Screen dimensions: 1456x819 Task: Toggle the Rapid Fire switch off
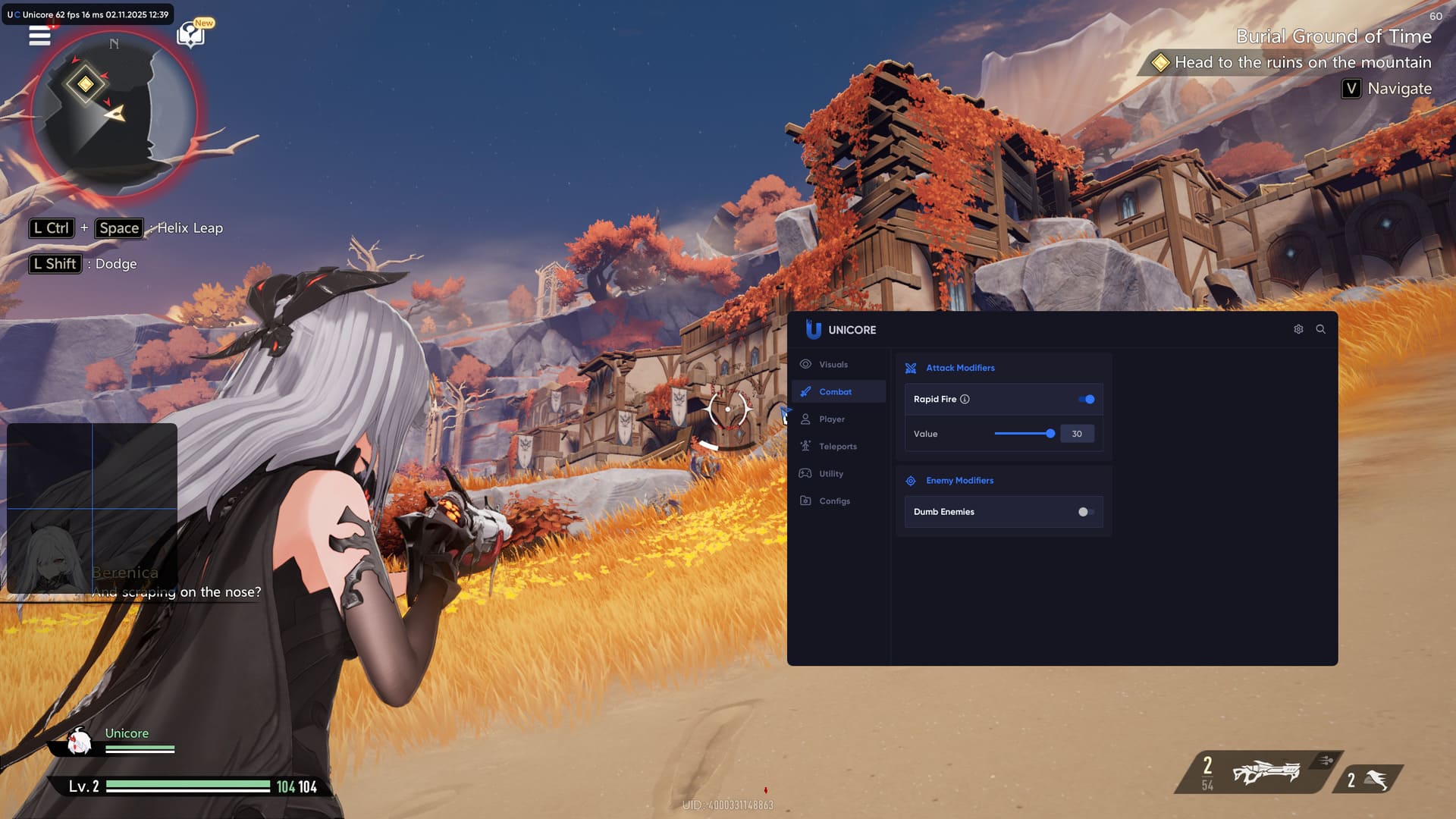click(1087, 400)
